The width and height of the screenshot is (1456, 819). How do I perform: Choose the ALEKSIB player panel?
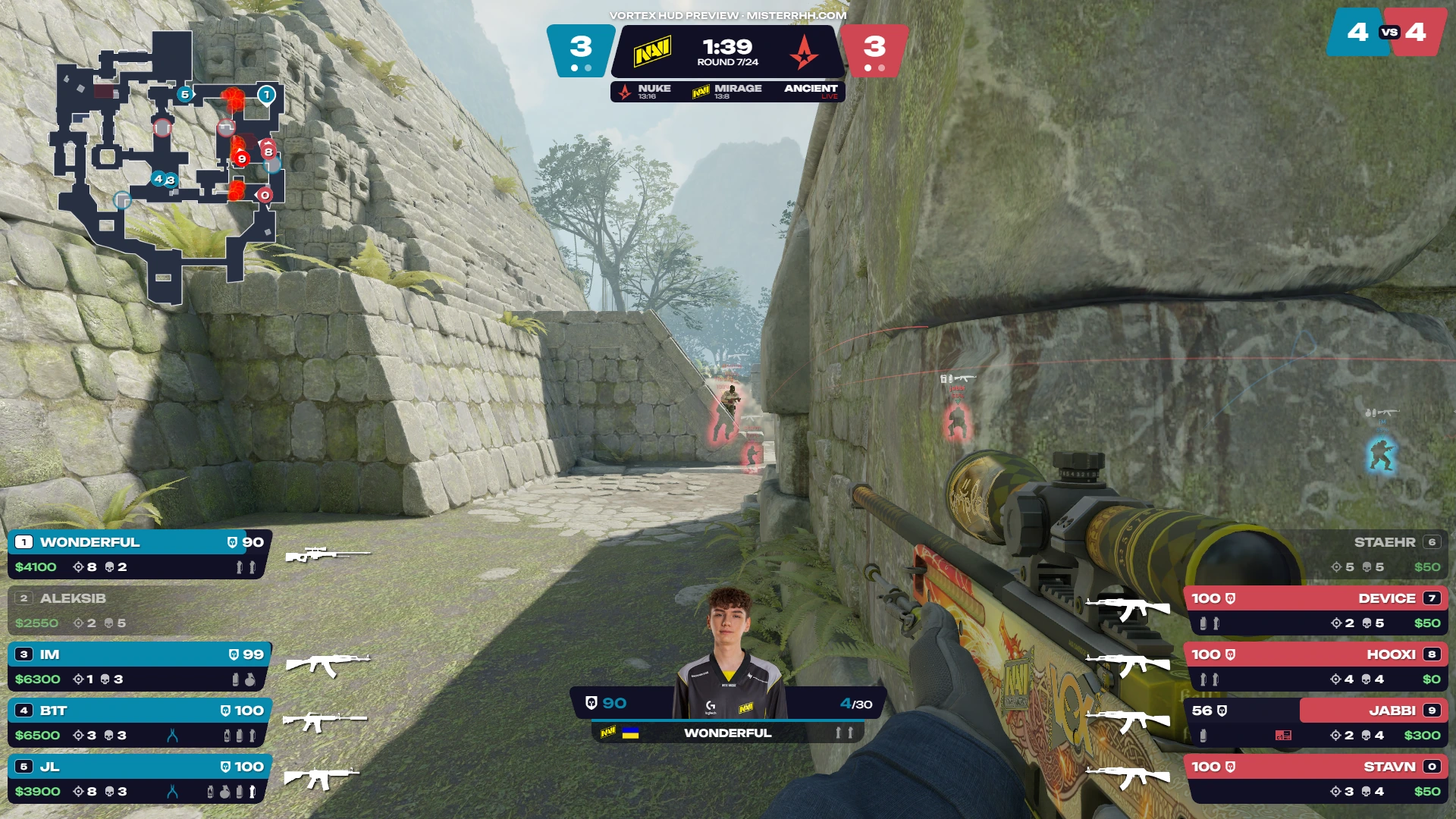pos(140,610)
